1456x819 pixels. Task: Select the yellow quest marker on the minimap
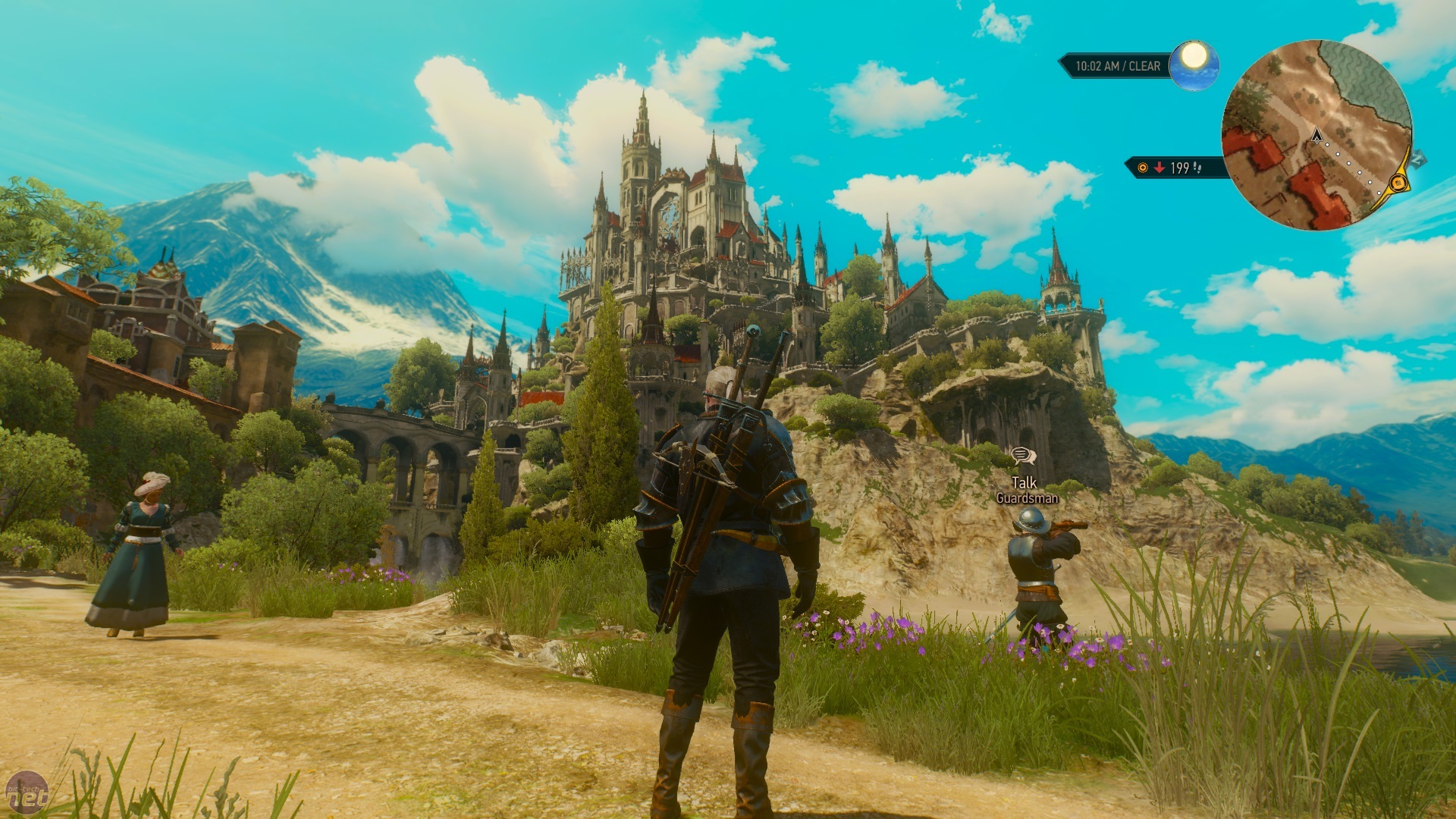coord(1398,184)
